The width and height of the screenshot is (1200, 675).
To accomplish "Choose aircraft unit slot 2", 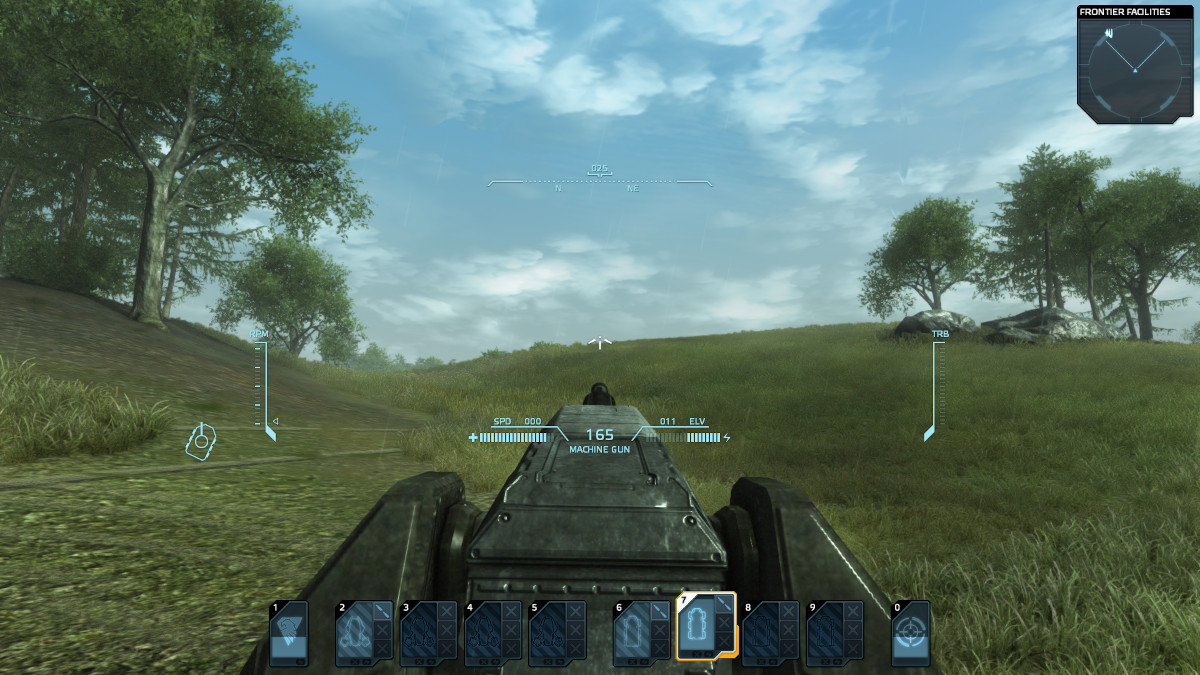I will click(364, 633).
